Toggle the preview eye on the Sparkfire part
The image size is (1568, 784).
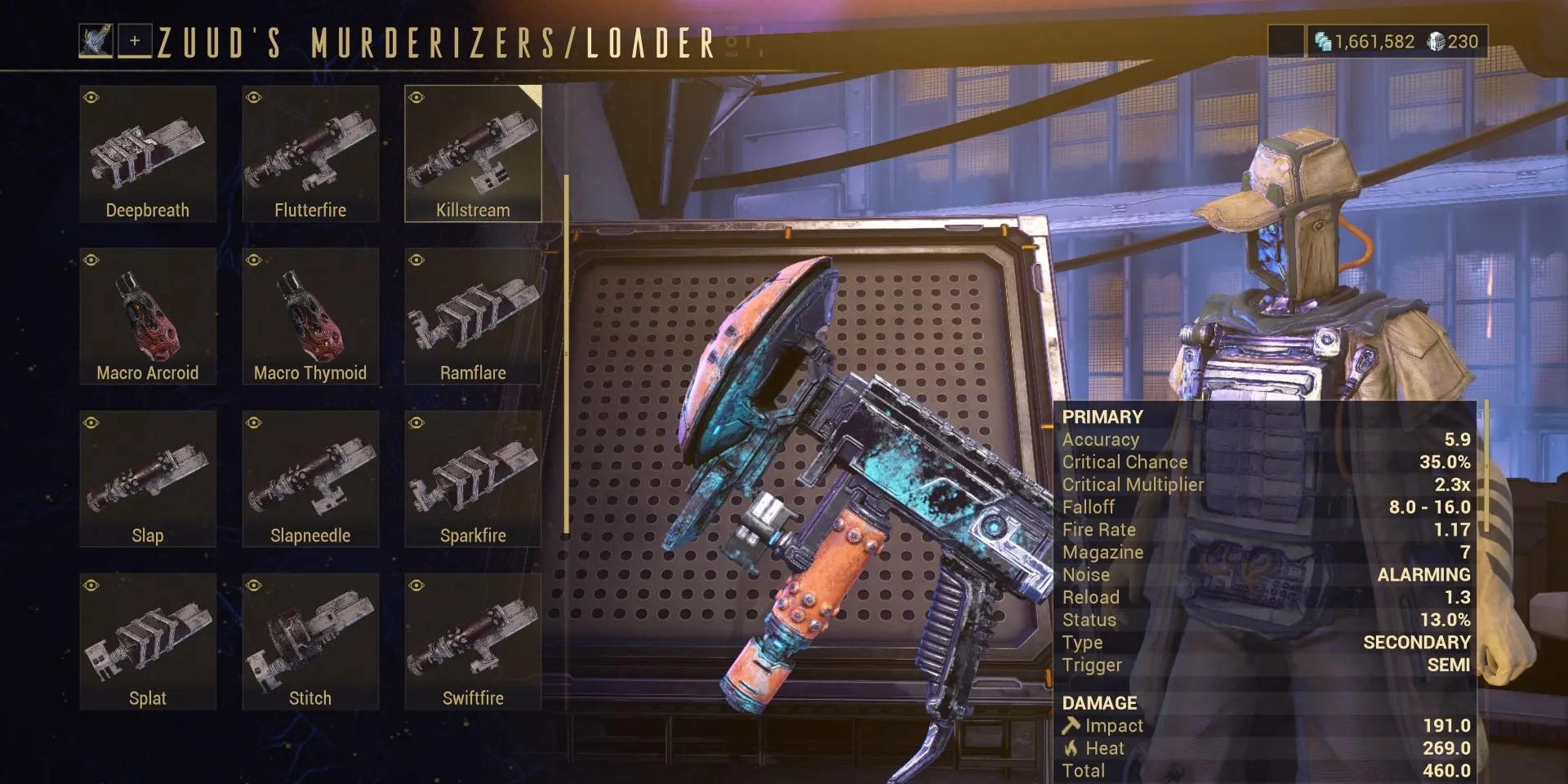coord(416,422)
